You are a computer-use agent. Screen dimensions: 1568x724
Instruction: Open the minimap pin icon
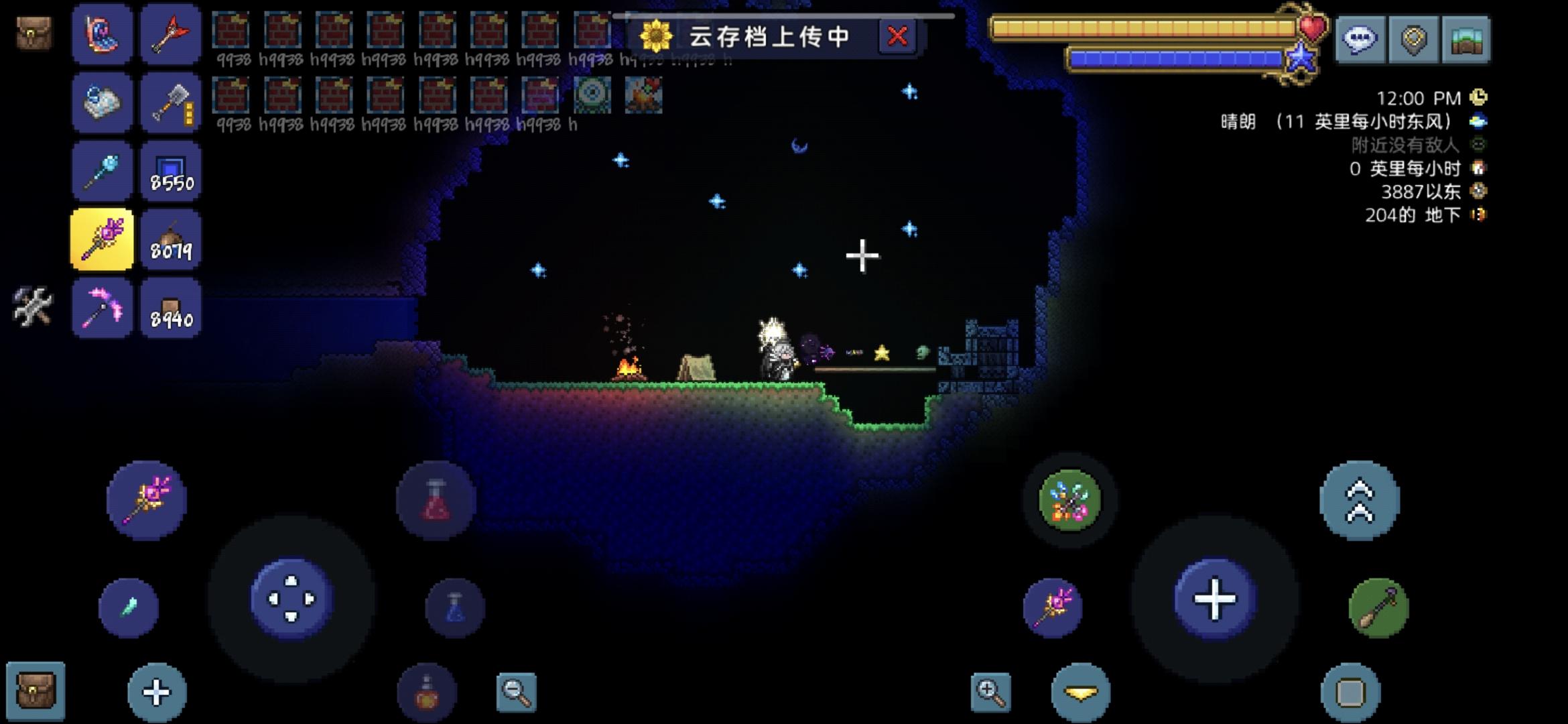[x=1413, y=40]
